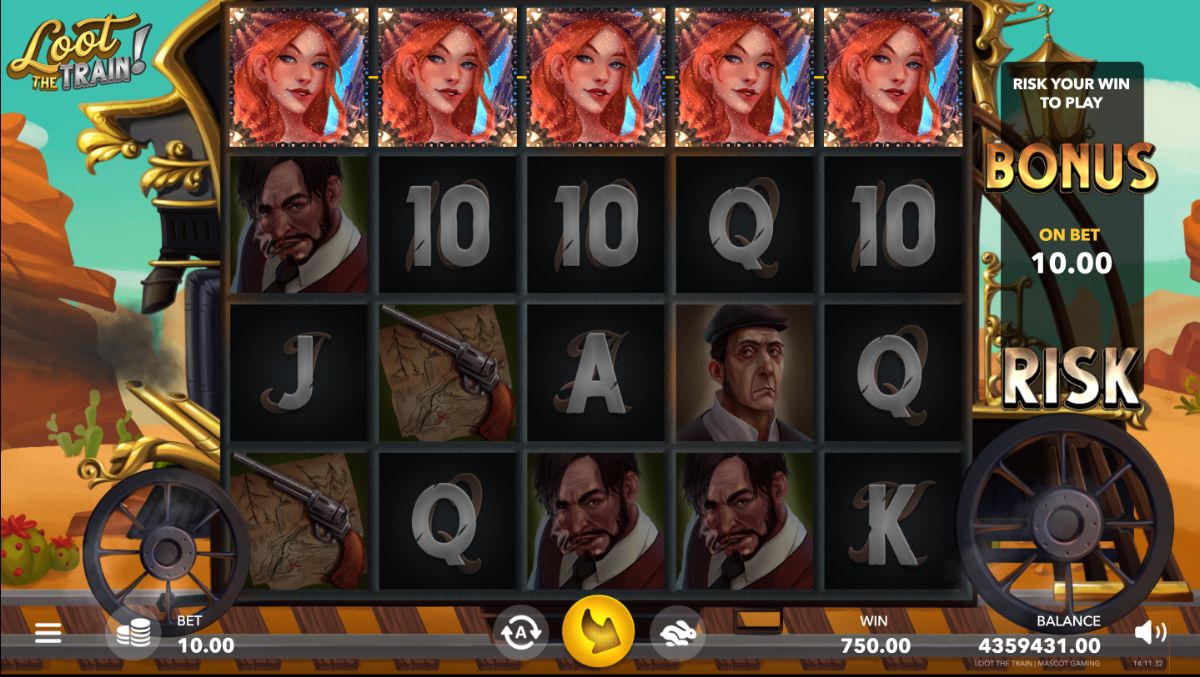Toggle the rabbit turbo spin mode
Screen dimensions: 1200x677
click(677, 633)
